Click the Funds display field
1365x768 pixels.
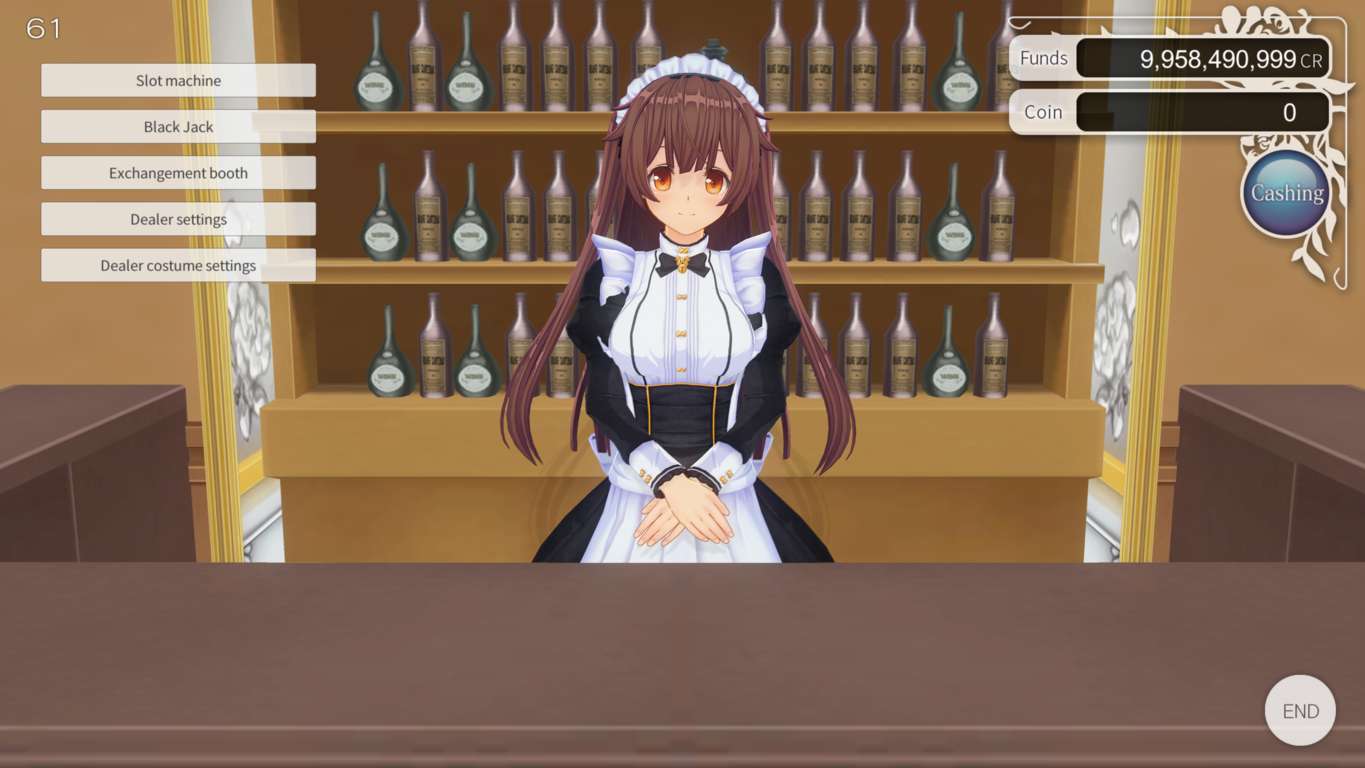(x=1200, y=58)
